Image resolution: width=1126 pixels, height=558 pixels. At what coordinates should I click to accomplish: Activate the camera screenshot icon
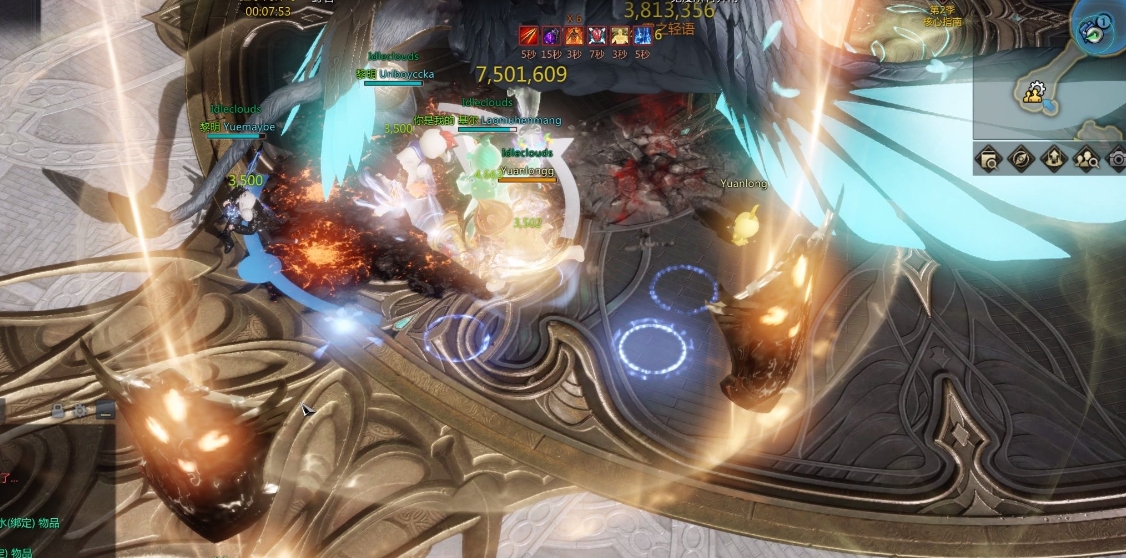(x=1116, y=157)
